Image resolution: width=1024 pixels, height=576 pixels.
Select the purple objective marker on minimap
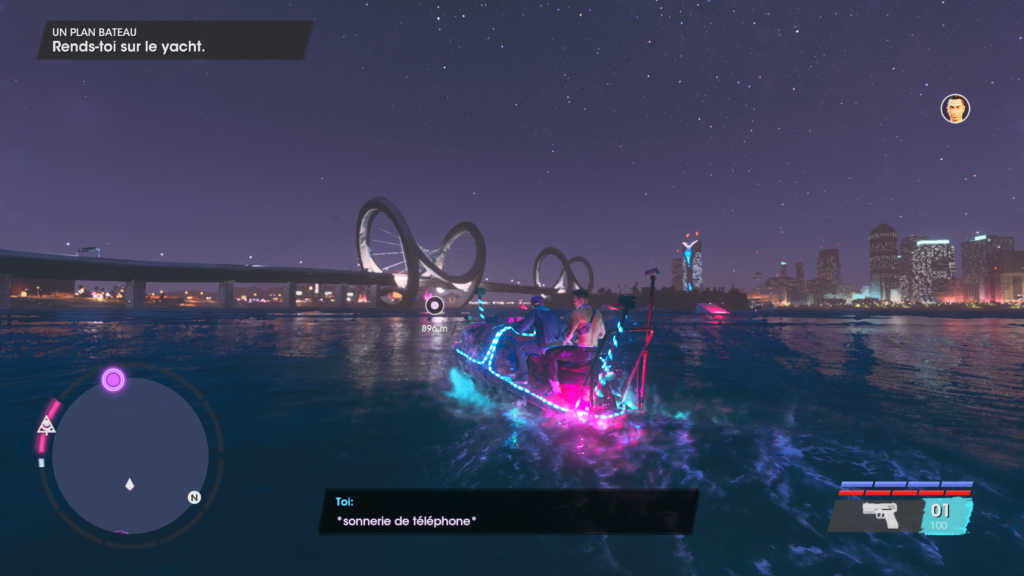113,379
